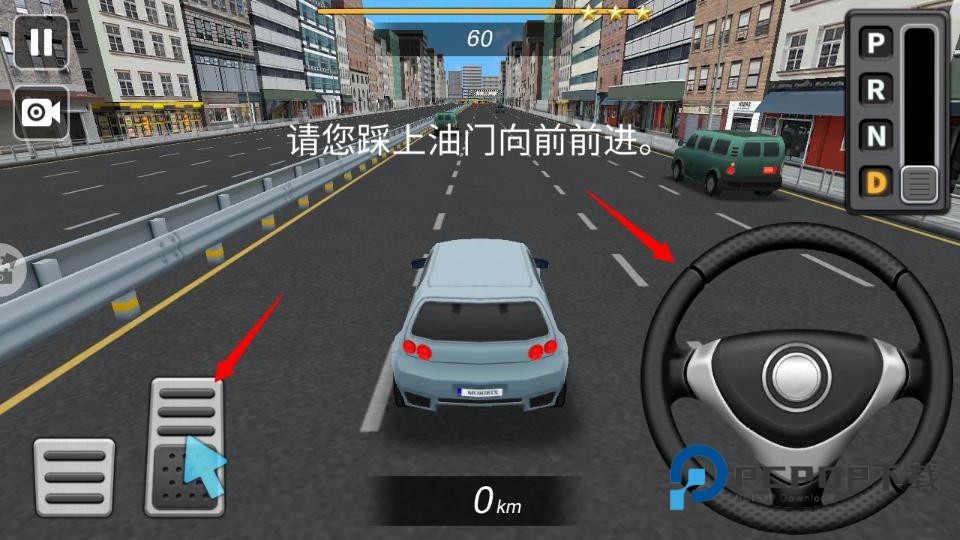Hit the brake pedal
This screenshot has width=960, height=540.
[x=74, y=477]
